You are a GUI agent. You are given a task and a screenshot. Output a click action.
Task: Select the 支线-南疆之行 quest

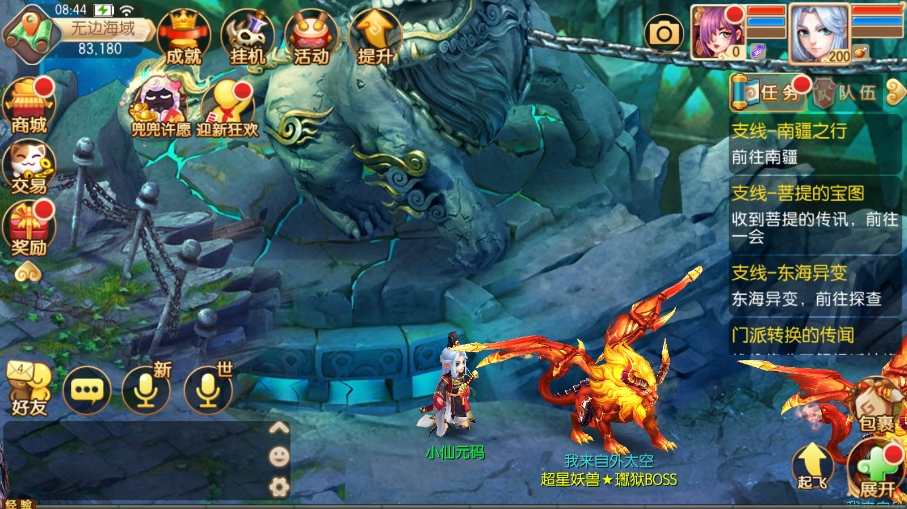tap(816, 143)
